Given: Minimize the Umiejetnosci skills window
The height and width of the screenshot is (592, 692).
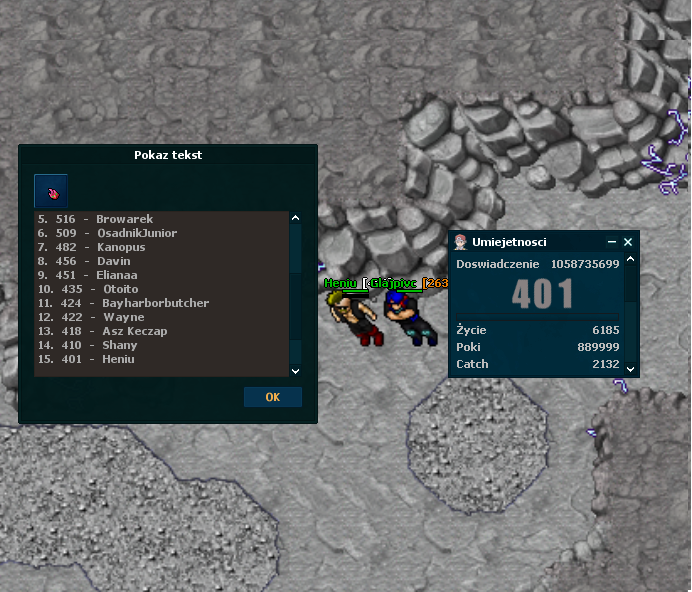Looking at the screenshot, I should point(612,242).
